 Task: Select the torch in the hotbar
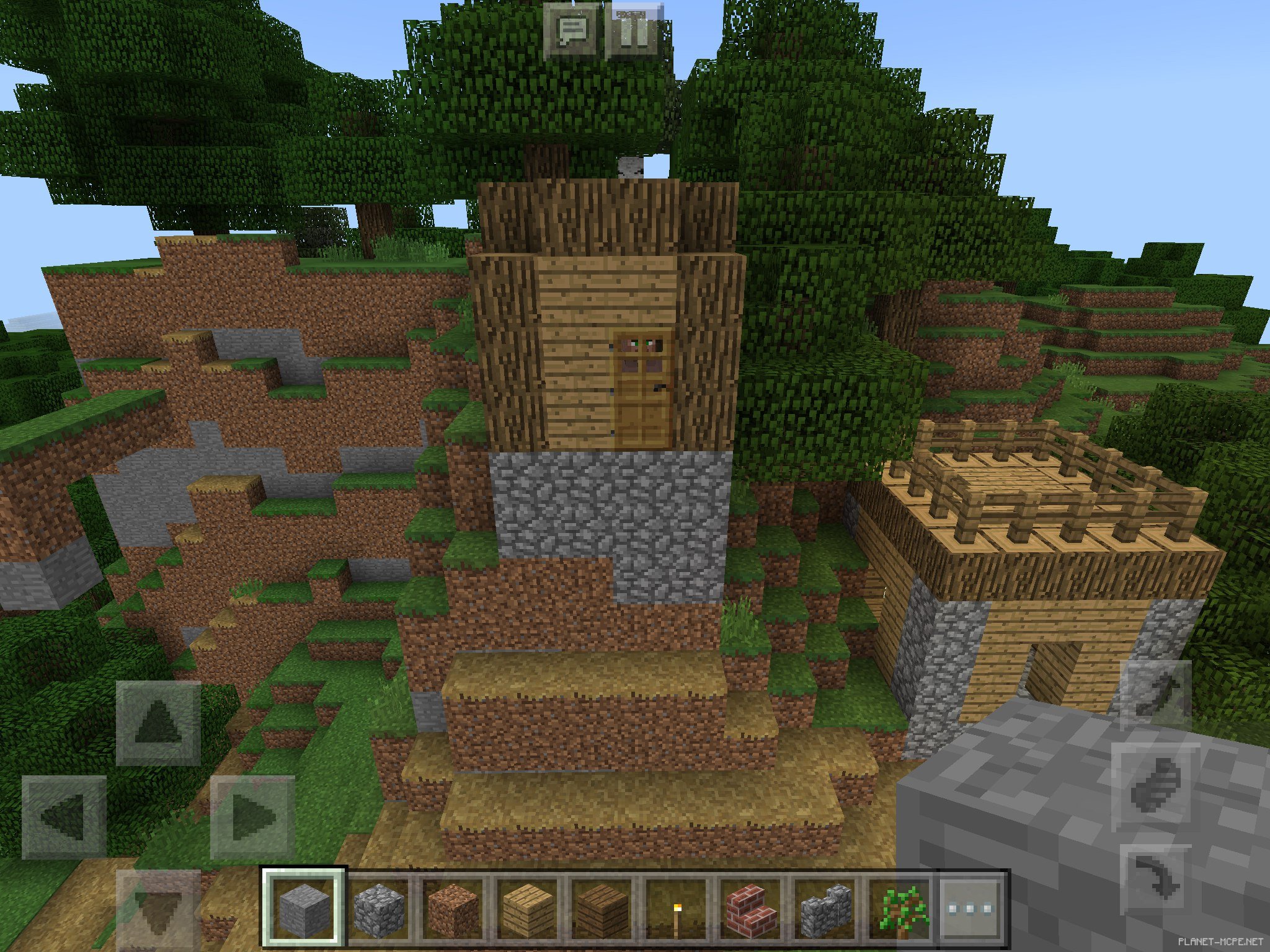pos(675,910)
